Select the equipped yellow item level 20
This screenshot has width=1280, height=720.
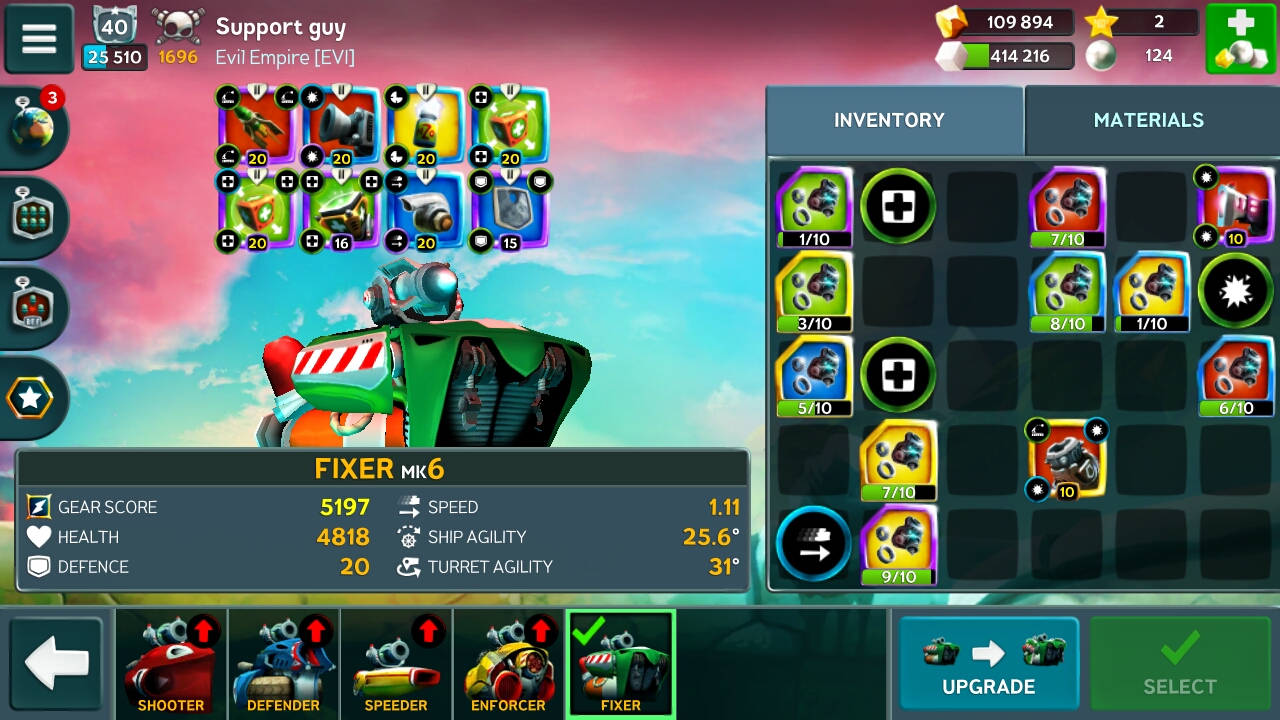424,127
